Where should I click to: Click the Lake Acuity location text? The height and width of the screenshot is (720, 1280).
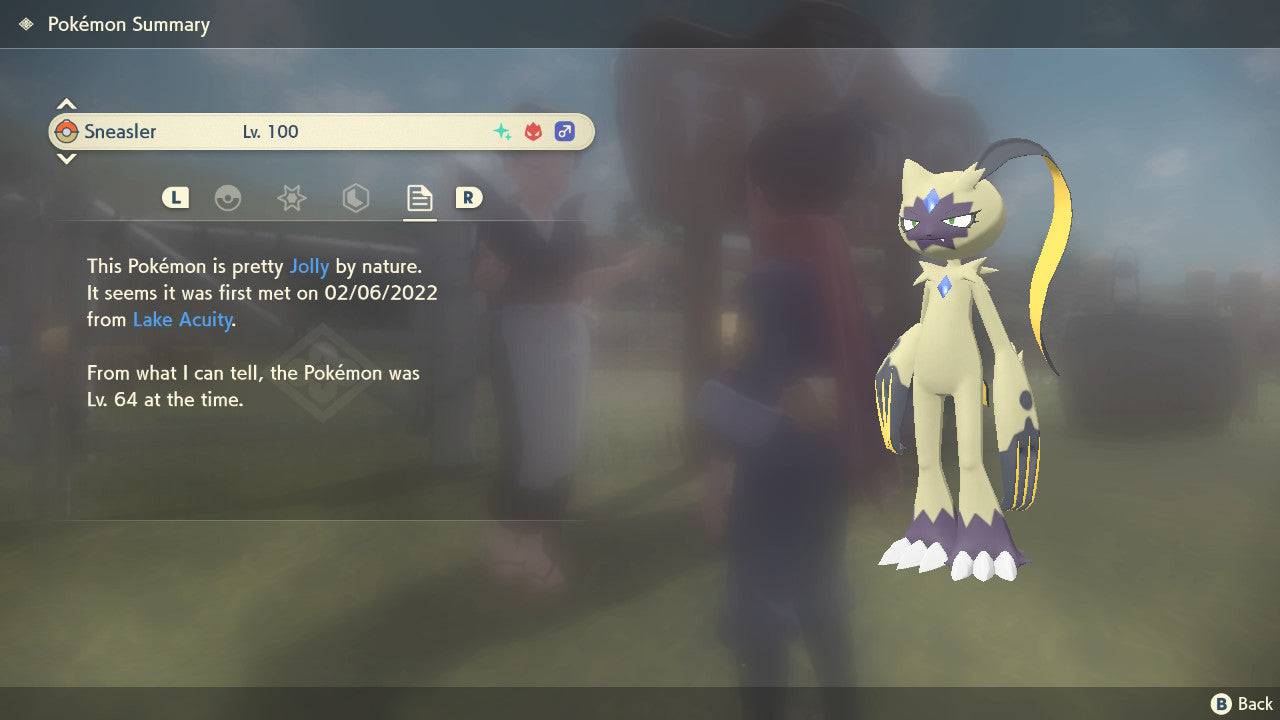click(x=182, y=320)
